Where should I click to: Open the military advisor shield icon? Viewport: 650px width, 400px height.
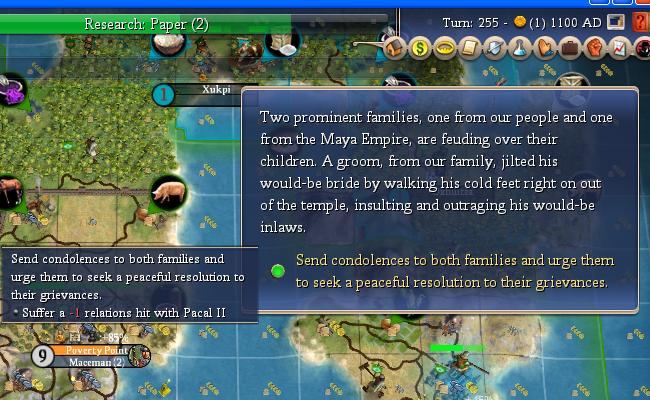tap(494, 47)
